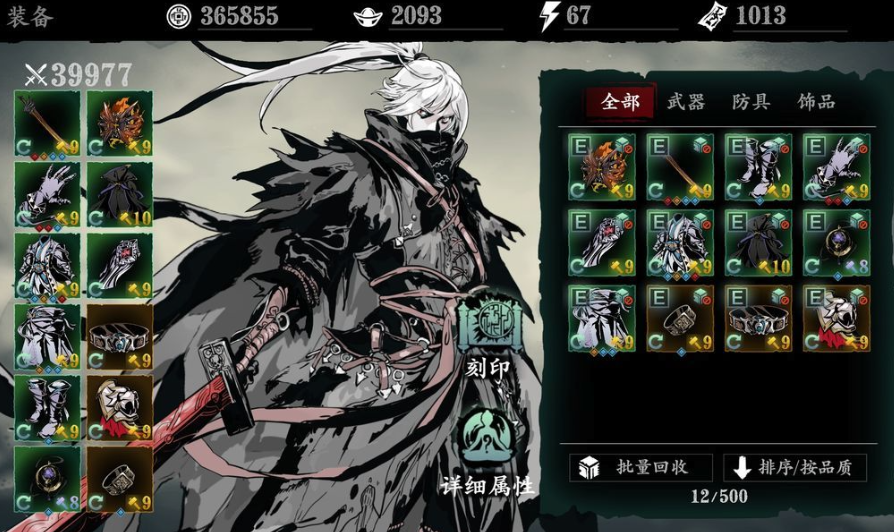Show the 饰品 (Accessories) tab
Screen dimensions: 894x532
(x=816, y=101)
